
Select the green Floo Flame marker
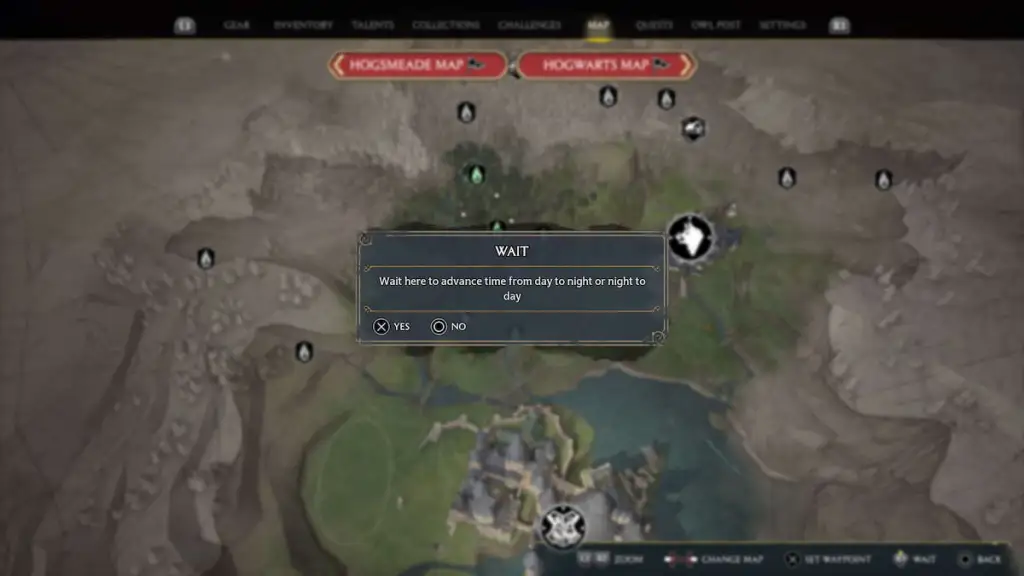(x=477, y=175)
